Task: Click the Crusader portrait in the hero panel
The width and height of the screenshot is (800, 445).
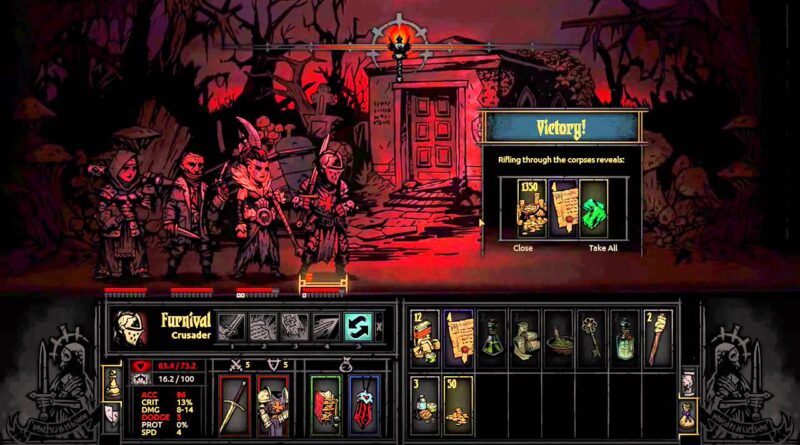Action: click(x=130, y=328)
